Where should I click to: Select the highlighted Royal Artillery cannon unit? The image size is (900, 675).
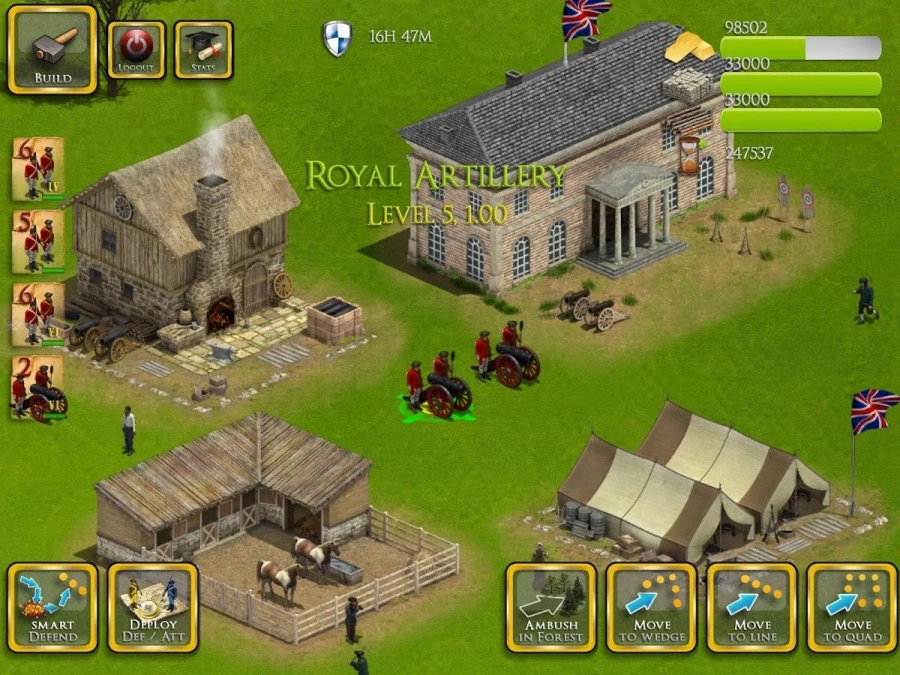tap(438, 390)
